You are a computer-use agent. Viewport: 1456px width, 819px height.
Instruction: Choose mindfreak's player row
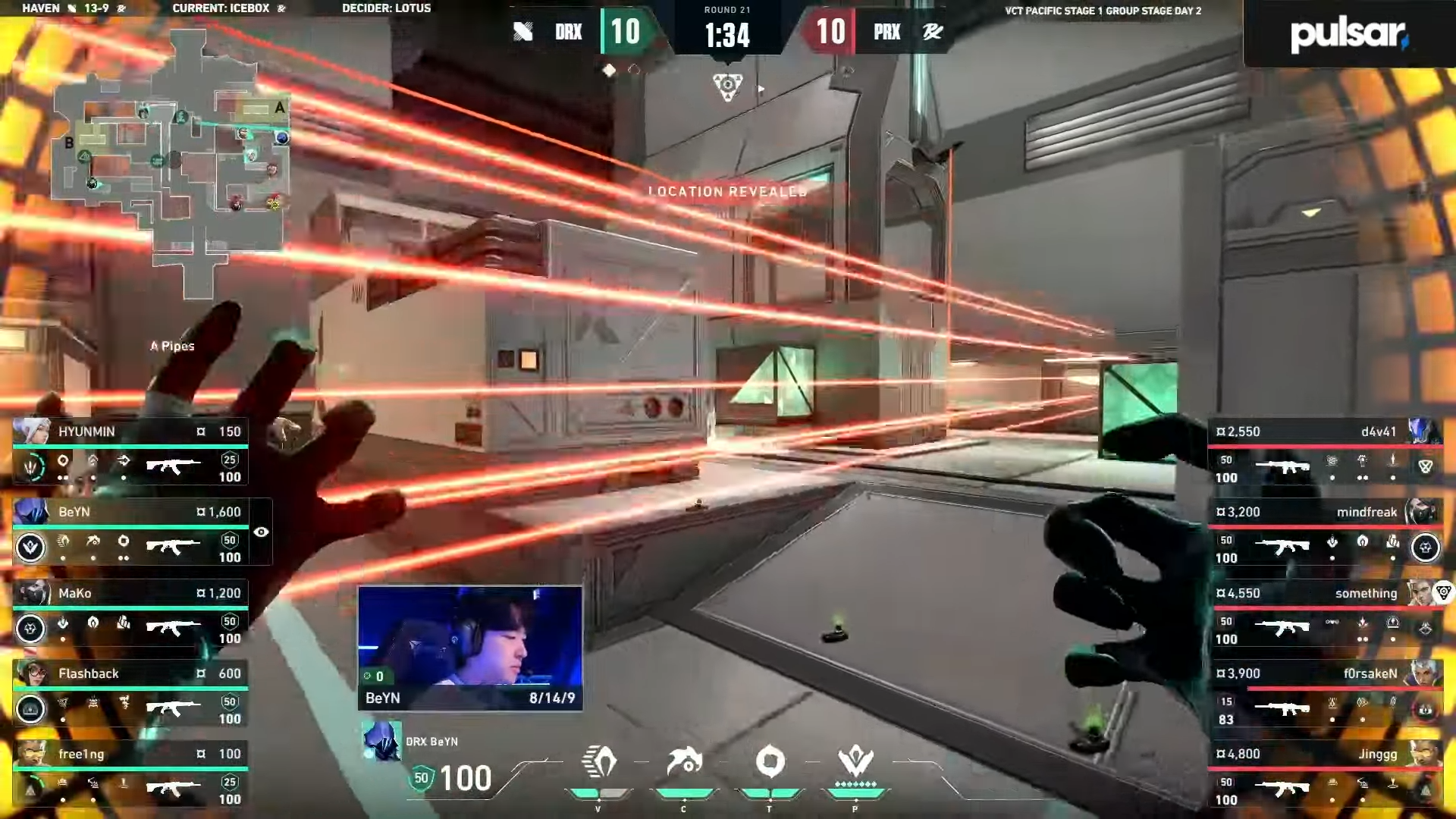pyautogui.click(x=1325, y=532)
